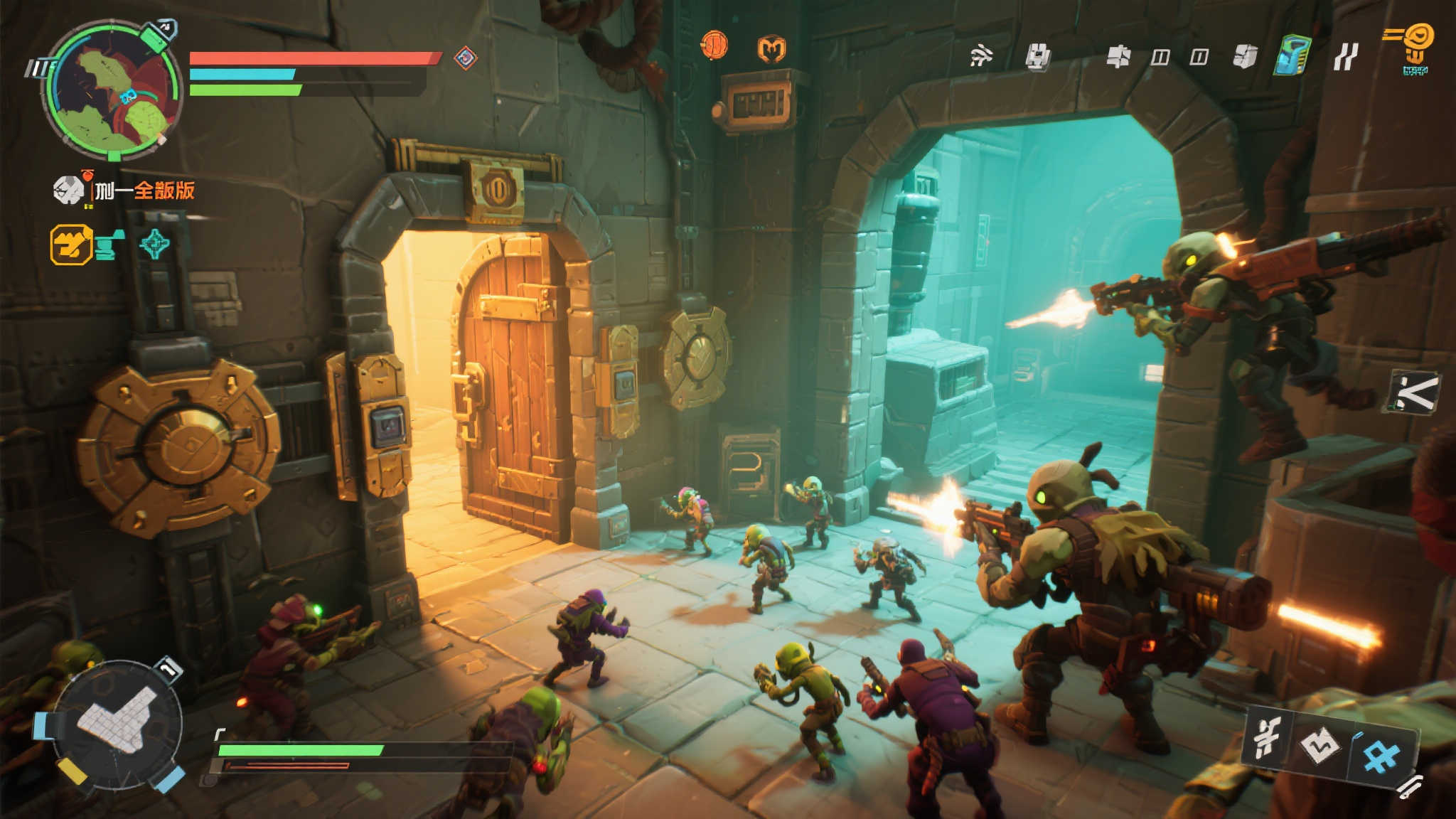1456x819 pixels.
Task: Click the white tilted cube icon
Action: pos(1245,56)
